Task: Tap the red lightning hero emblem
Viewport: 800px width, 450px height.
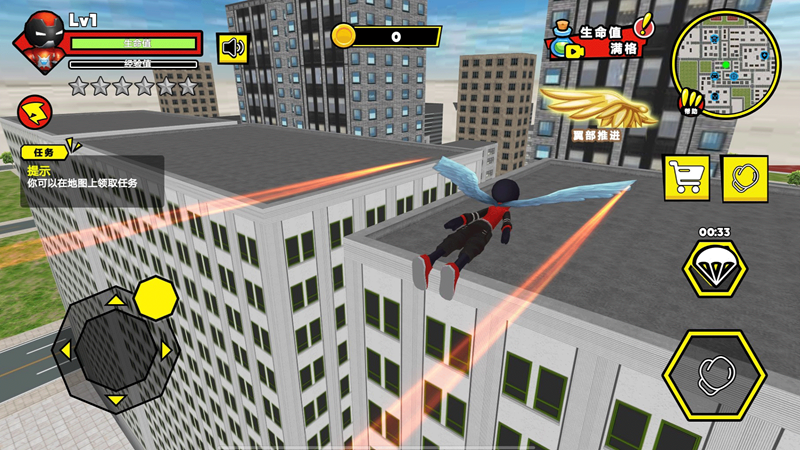Action: pos(36,109)
